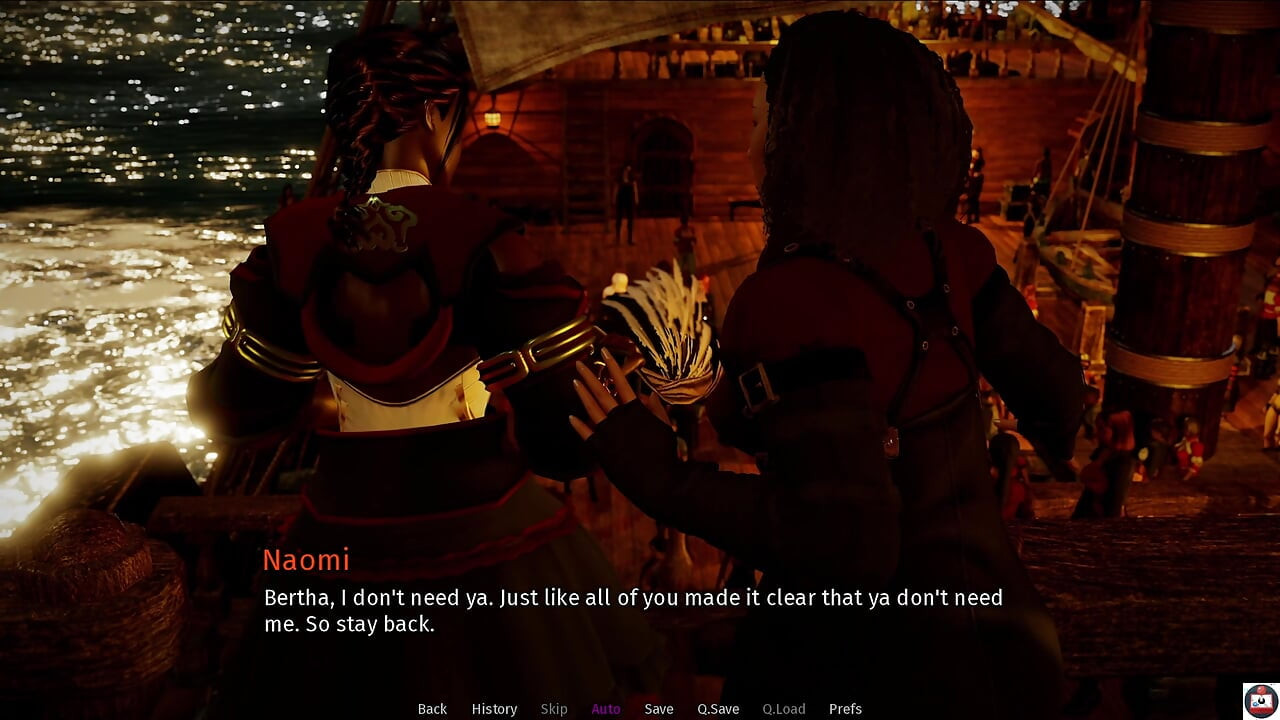This screenshot has width=1280, height=720.
Task: Go Back to the previous dialogue line
Action: click(432, 709)
